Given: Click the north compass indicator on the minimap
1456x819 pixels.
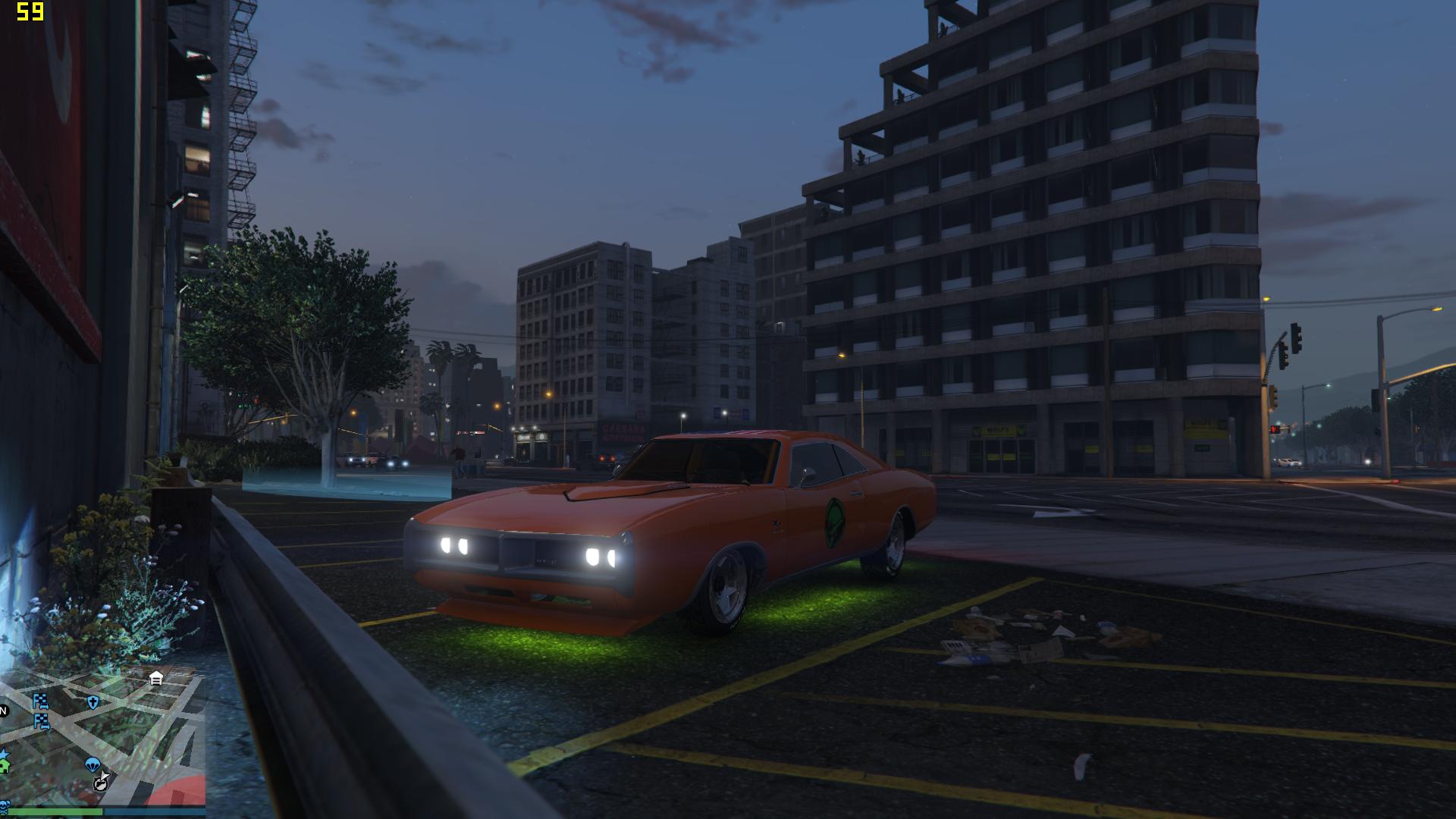Looking at the screenshot, I should (x=3, y=711).
